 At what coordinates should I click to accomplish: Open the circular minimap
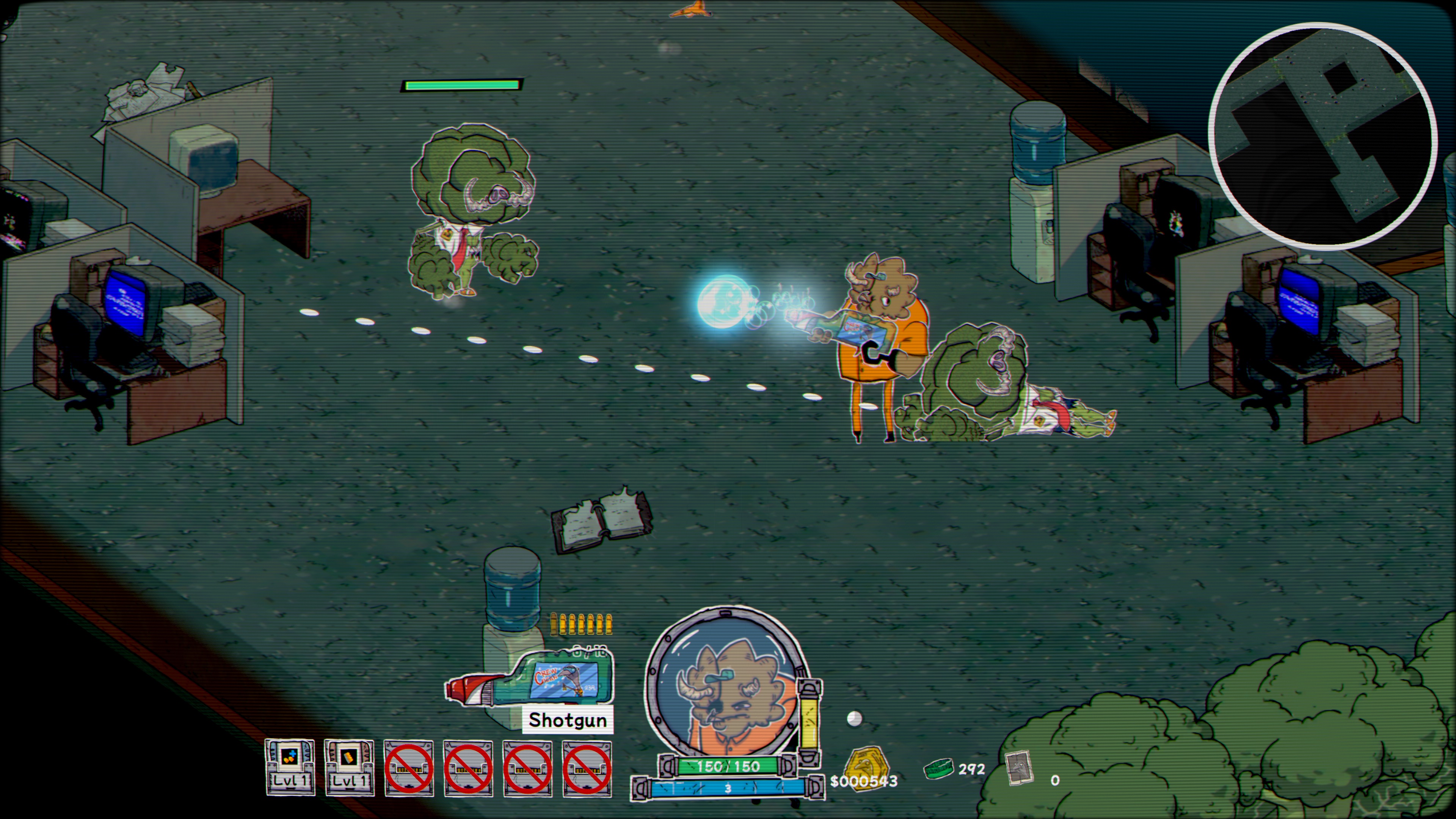[1322, 136]
